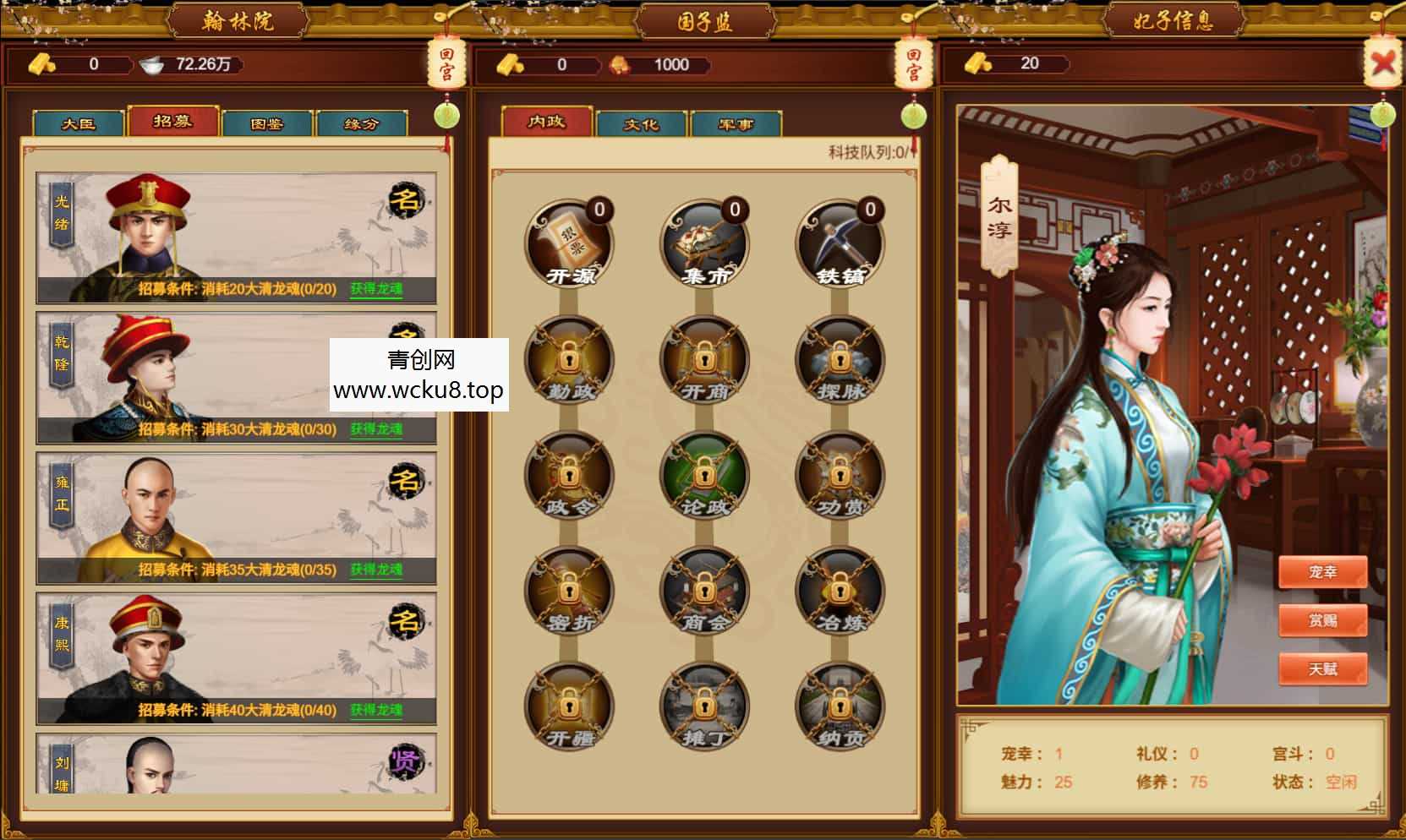
Task: Open the 图鉴 tab
Action: [x=266, y=123]
